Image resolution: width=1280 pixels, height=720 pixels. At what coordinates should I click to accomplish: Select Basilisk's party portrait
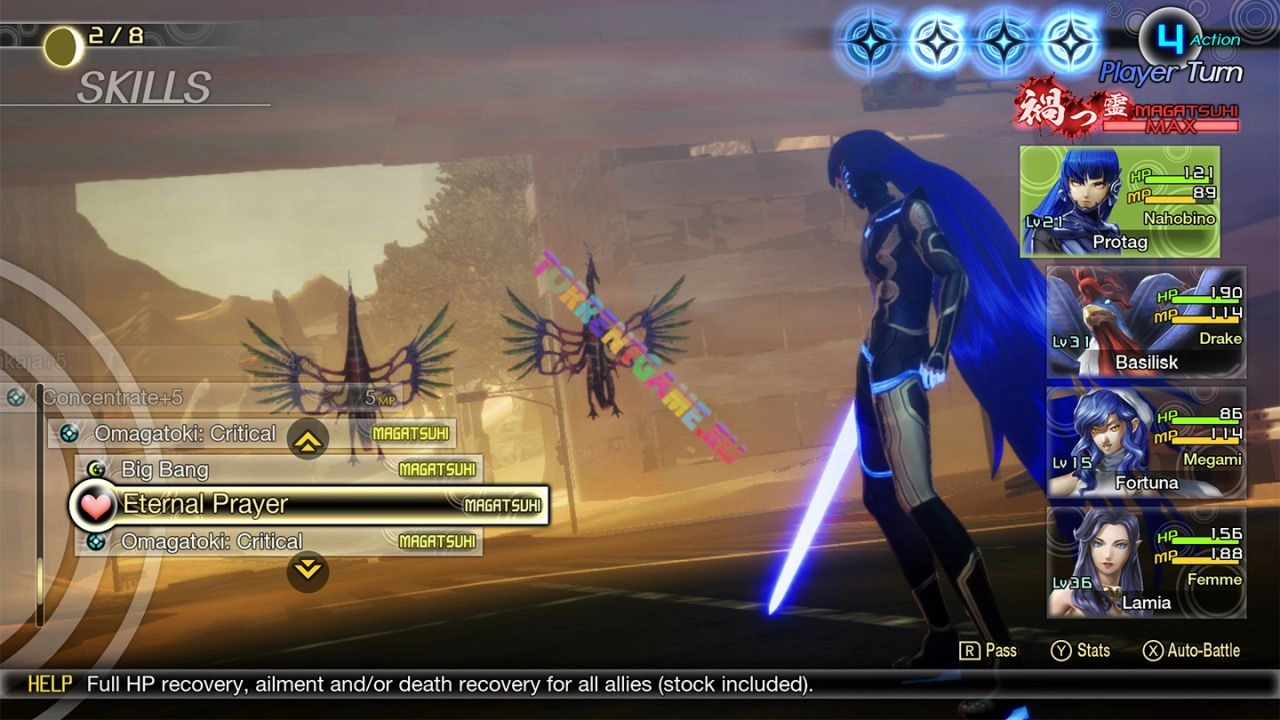coord(1146,322)
